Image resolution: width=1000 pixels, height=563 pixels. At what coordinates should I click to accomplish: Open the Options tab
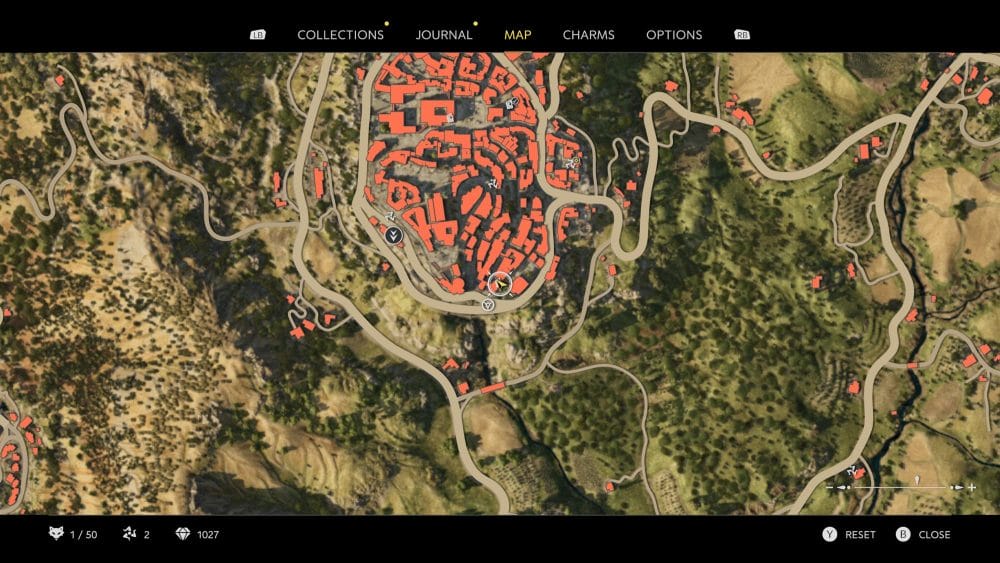pyautogui.click(x=674, y=35)
